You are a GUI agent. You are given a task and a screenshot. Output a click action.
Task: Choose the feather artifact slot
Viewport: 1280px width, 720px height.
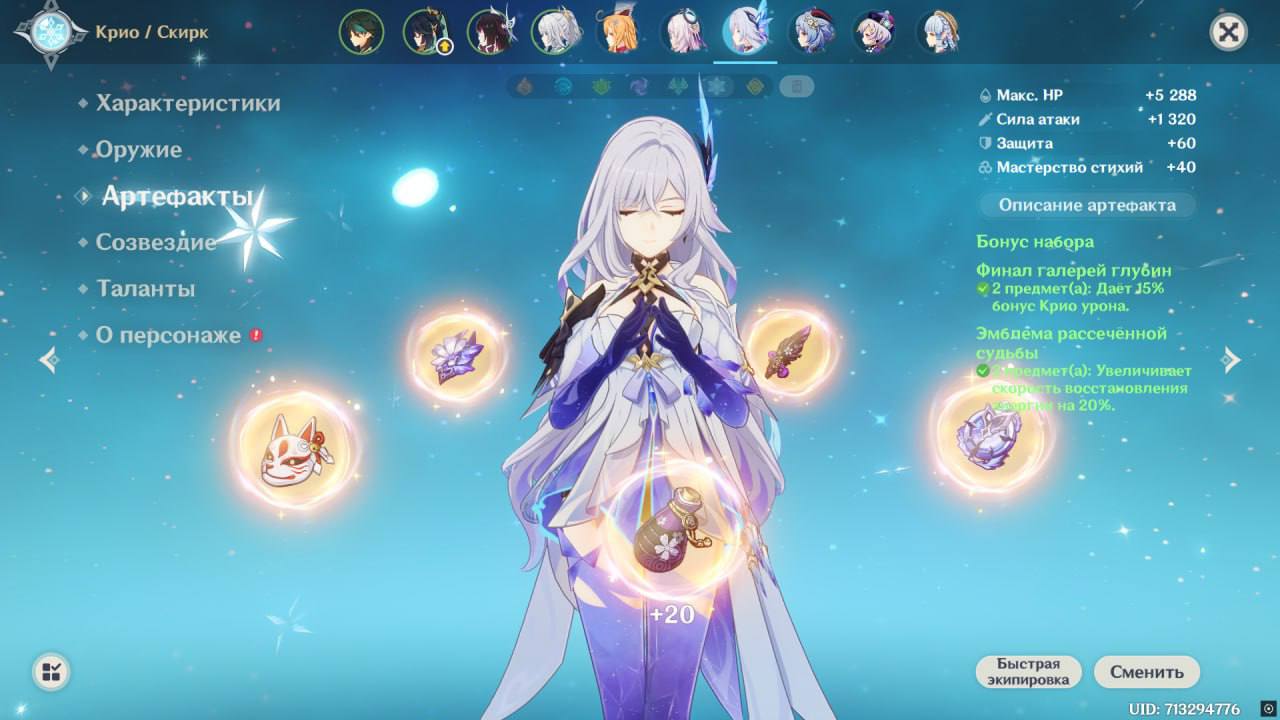pyautogui.click(x=790, y=352)
